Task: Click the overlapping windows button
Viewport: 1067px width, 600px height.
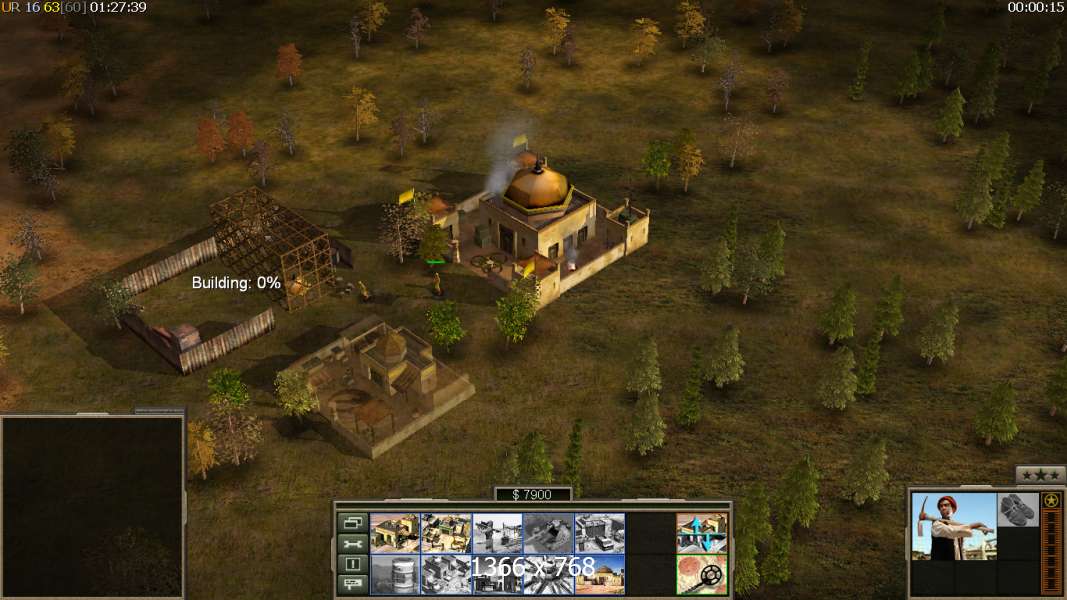Action: [352, 522]
